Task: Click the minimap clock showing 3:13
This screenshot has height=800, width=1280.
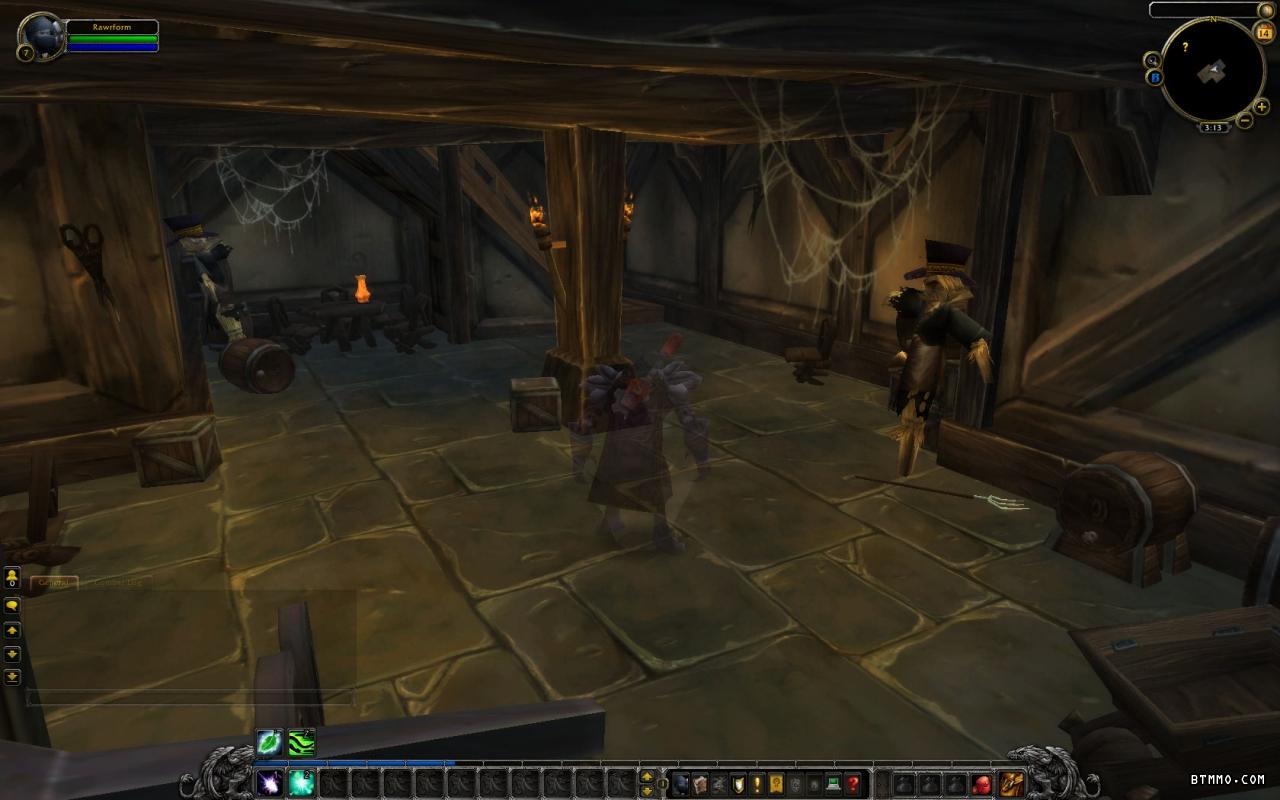Action: pos(1213,128)
